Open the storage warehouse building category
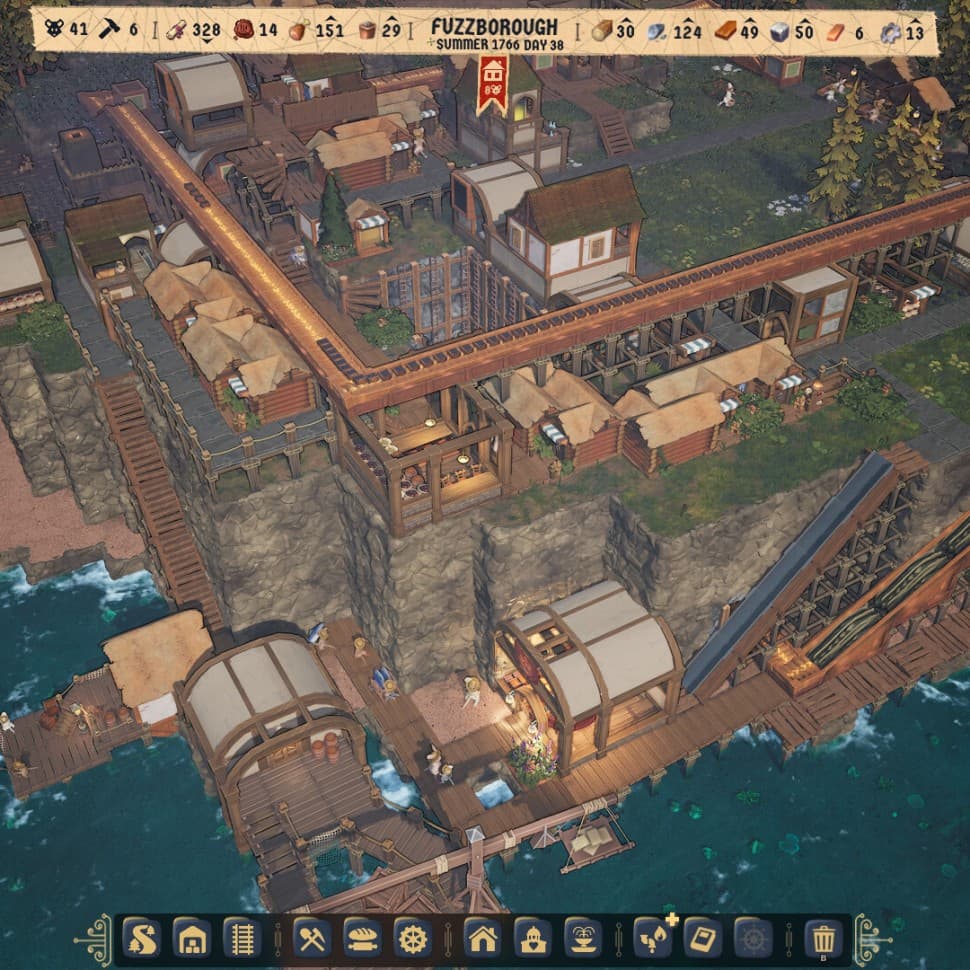 tap(192, 939)
